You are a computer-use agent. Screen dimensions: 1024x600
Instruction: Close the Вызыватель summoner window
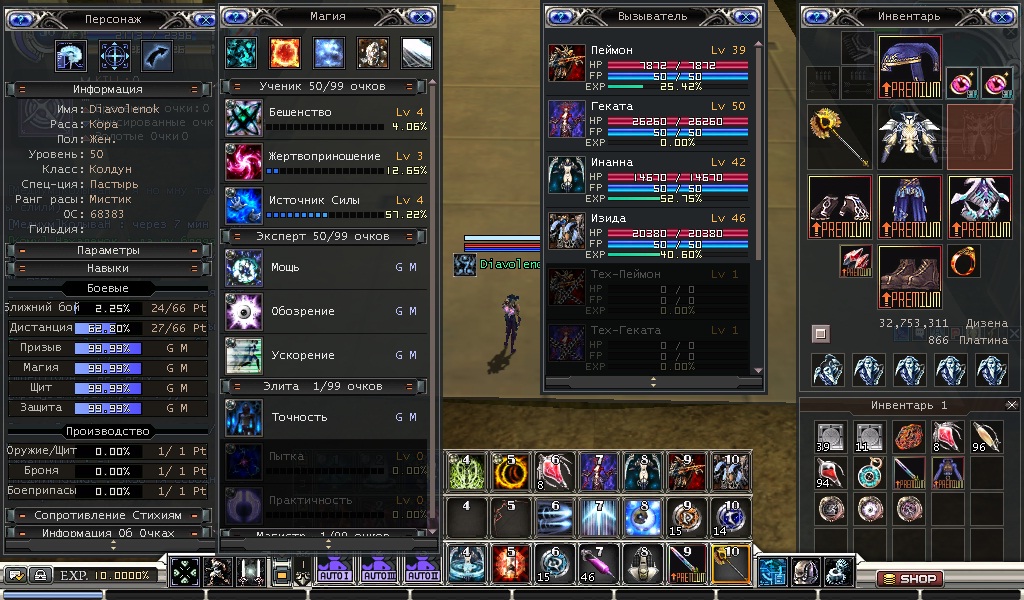744,17
